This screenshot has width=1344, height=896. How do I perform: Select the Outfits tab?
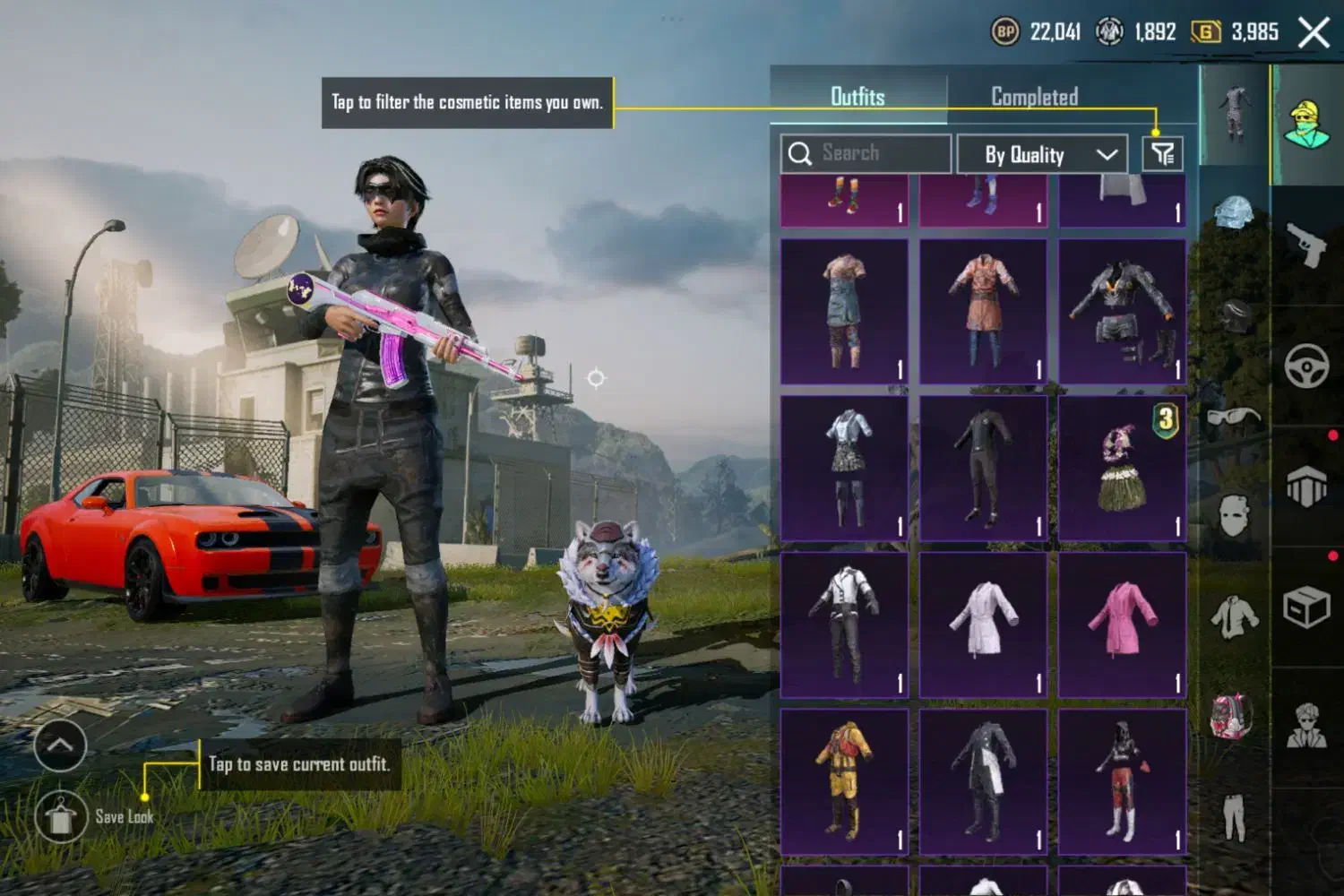pyautogui.click(x=857, y=97)
